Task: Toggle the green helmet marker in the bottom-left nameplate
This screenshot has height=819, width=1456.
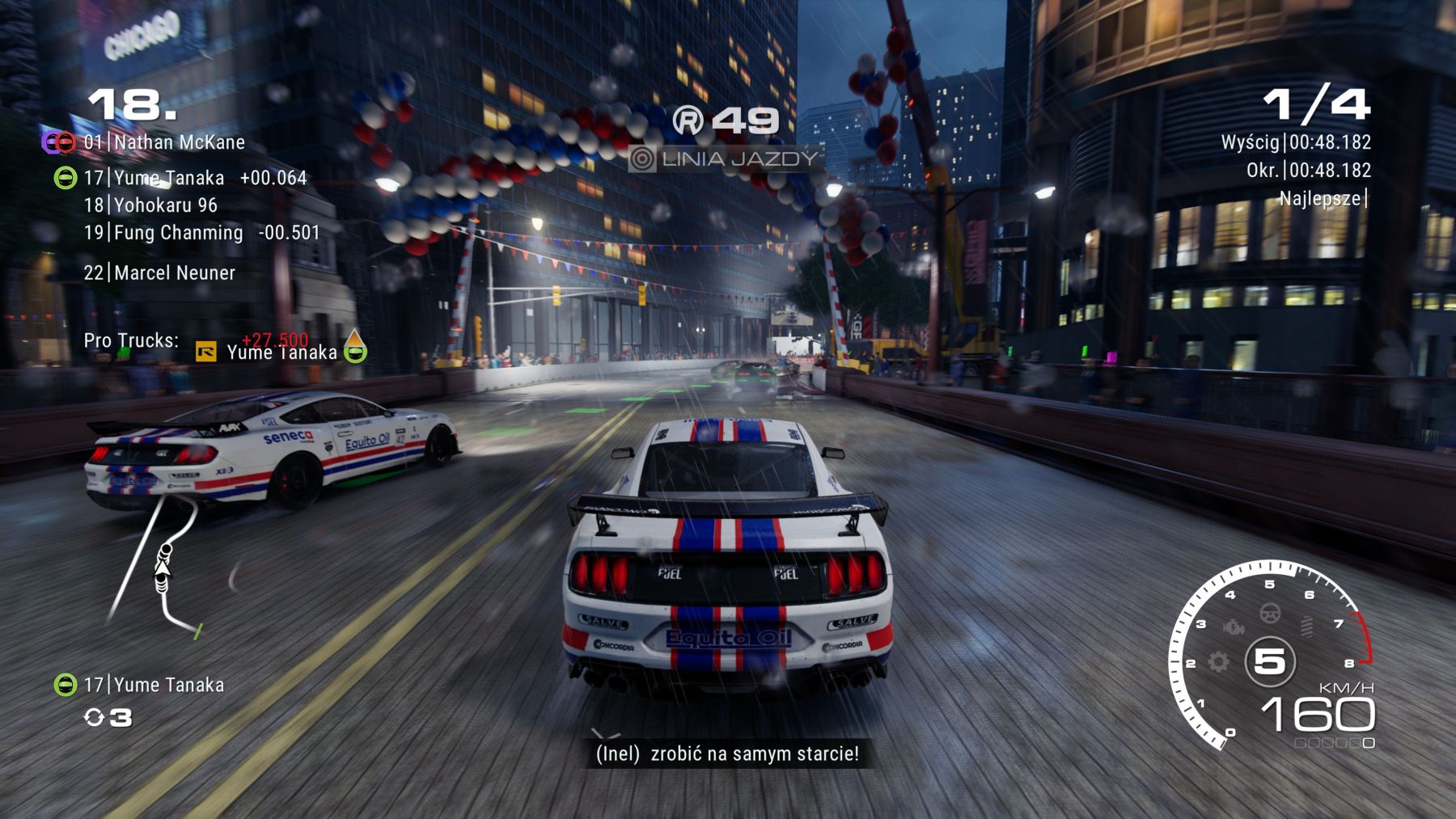Action: pyautogui.click(x=66, y=685)
